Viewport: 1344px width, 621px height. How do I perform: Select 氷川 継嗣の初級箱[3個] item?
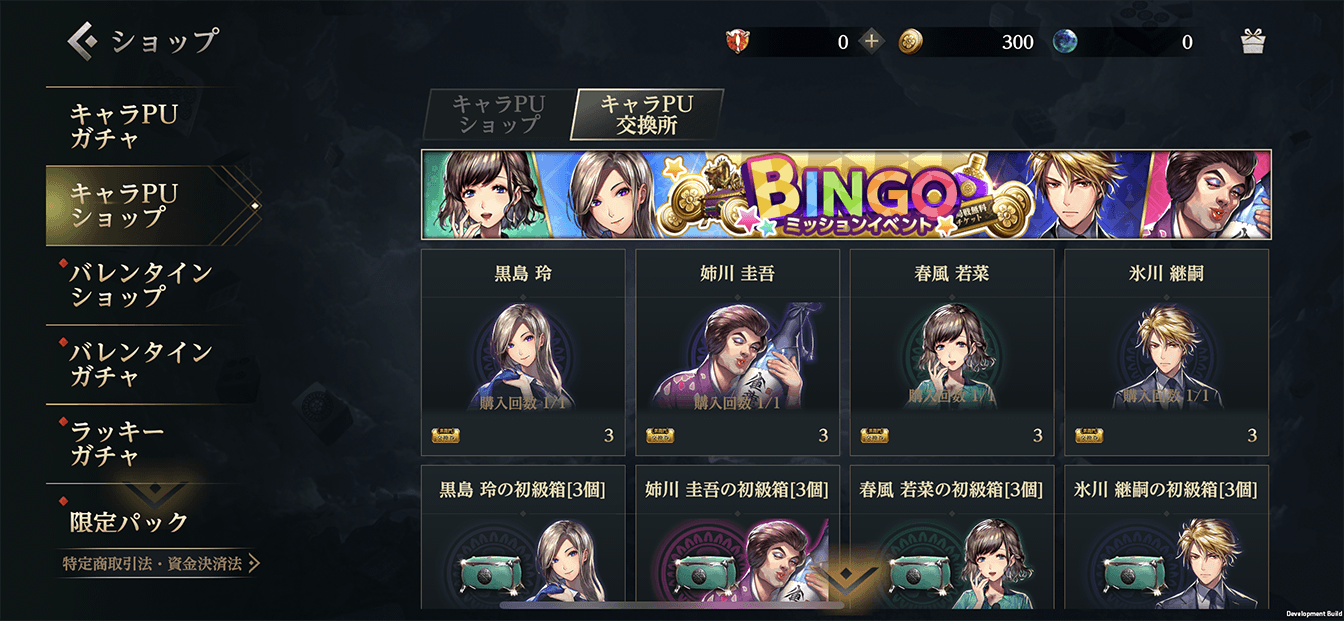[1166, 538]
